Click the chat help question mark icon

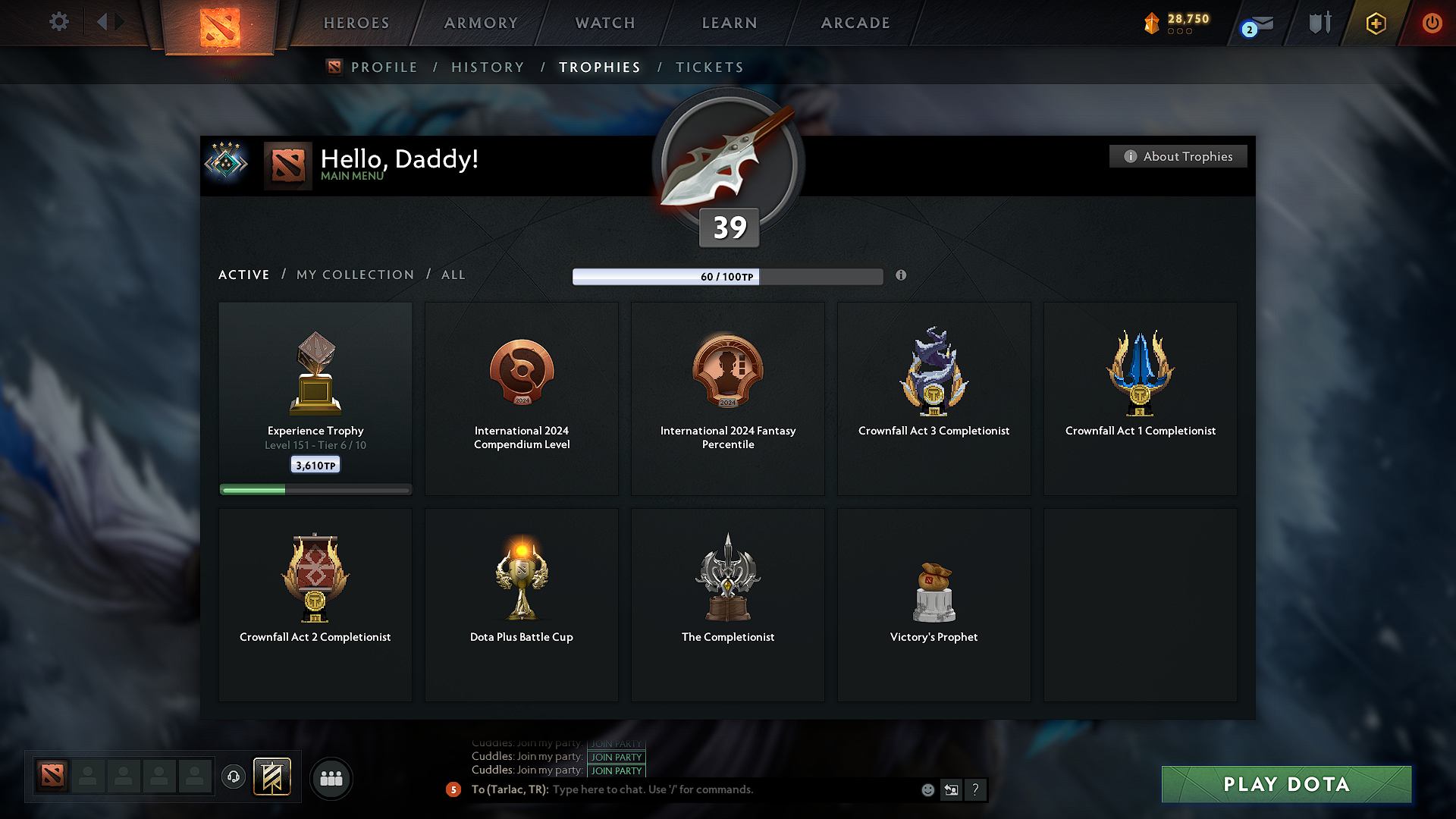click(976, 789)
